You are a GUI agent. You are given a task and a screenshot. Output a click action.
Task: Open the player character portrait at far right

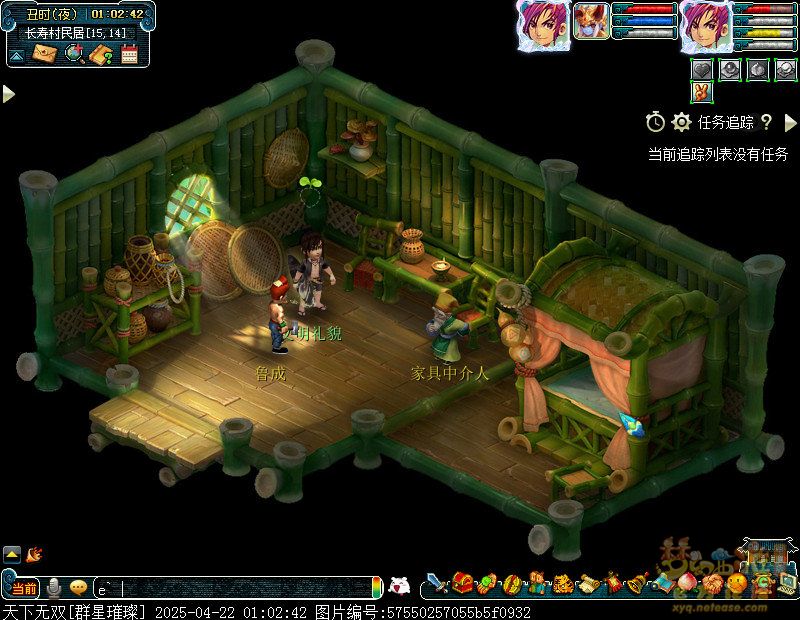point(706,25)
